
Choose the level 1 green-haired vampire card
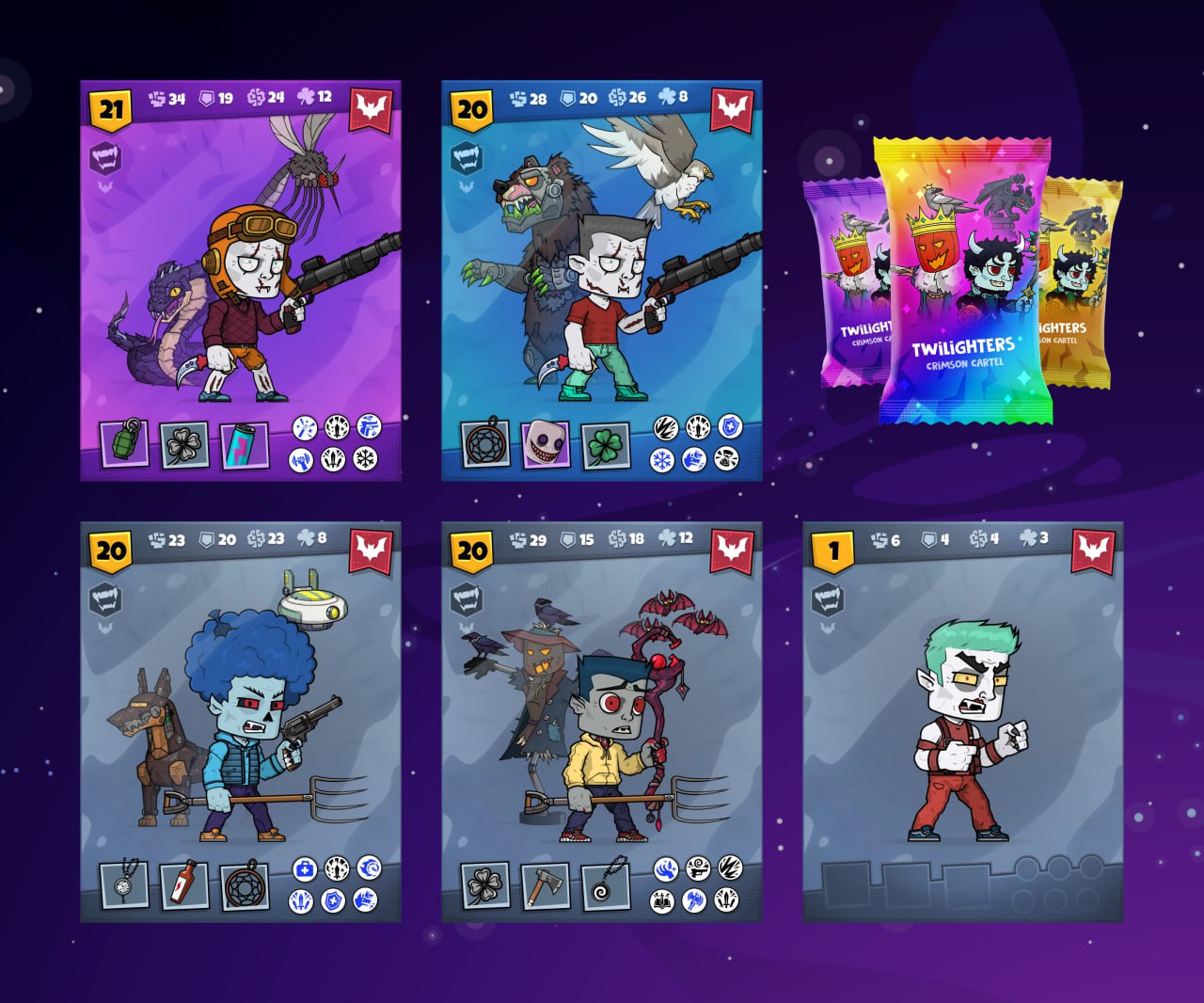point(962,722)
